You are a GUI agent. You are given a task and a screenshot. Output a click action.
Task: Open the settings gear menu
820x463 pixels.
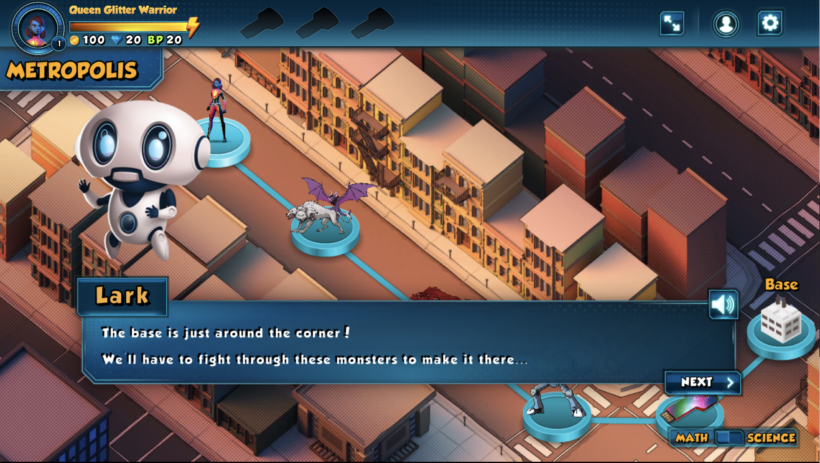coord(769,23)
